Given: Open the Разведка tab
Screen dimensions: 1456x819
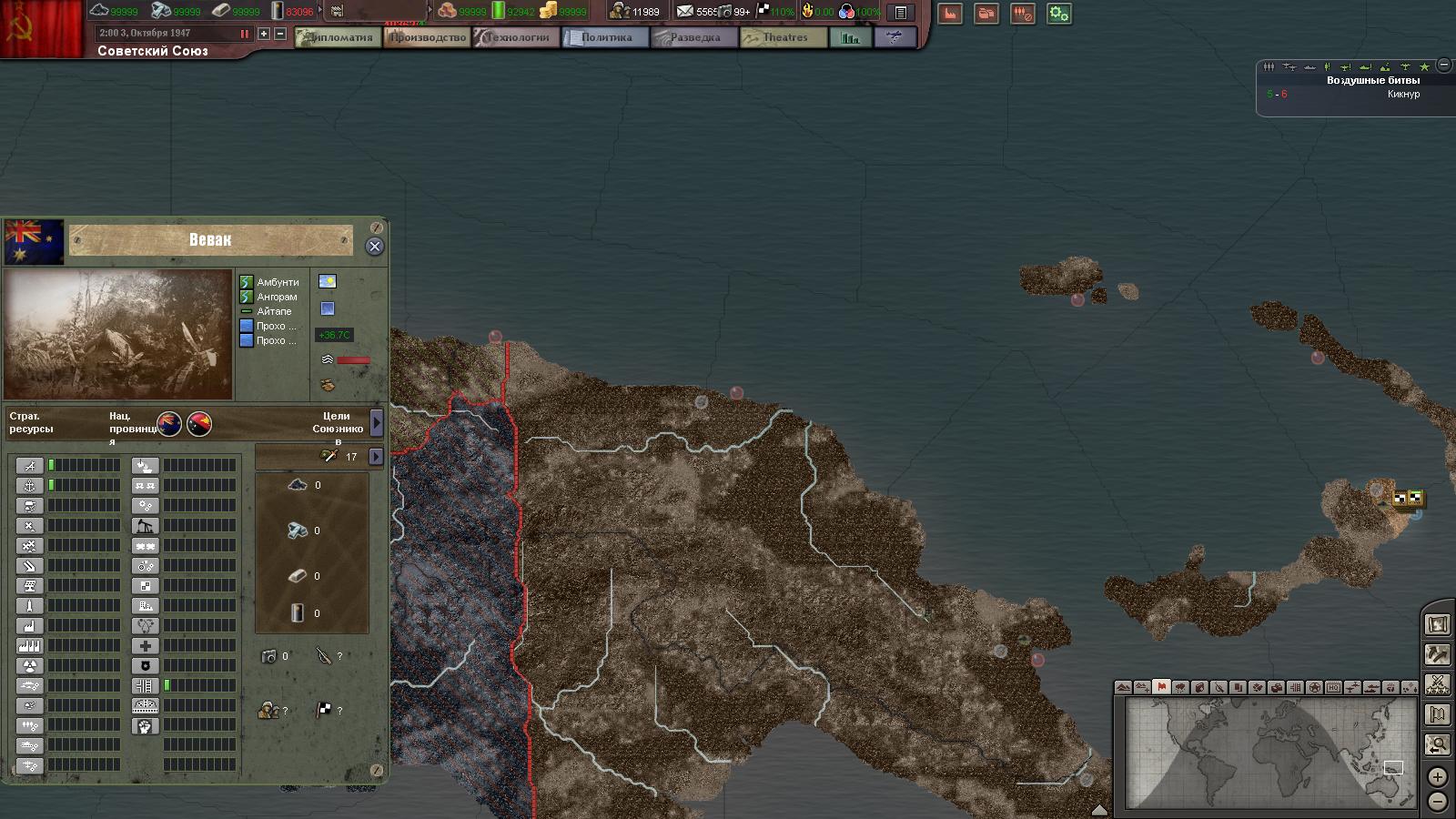Looking at the screenshot, I should 694,37.
